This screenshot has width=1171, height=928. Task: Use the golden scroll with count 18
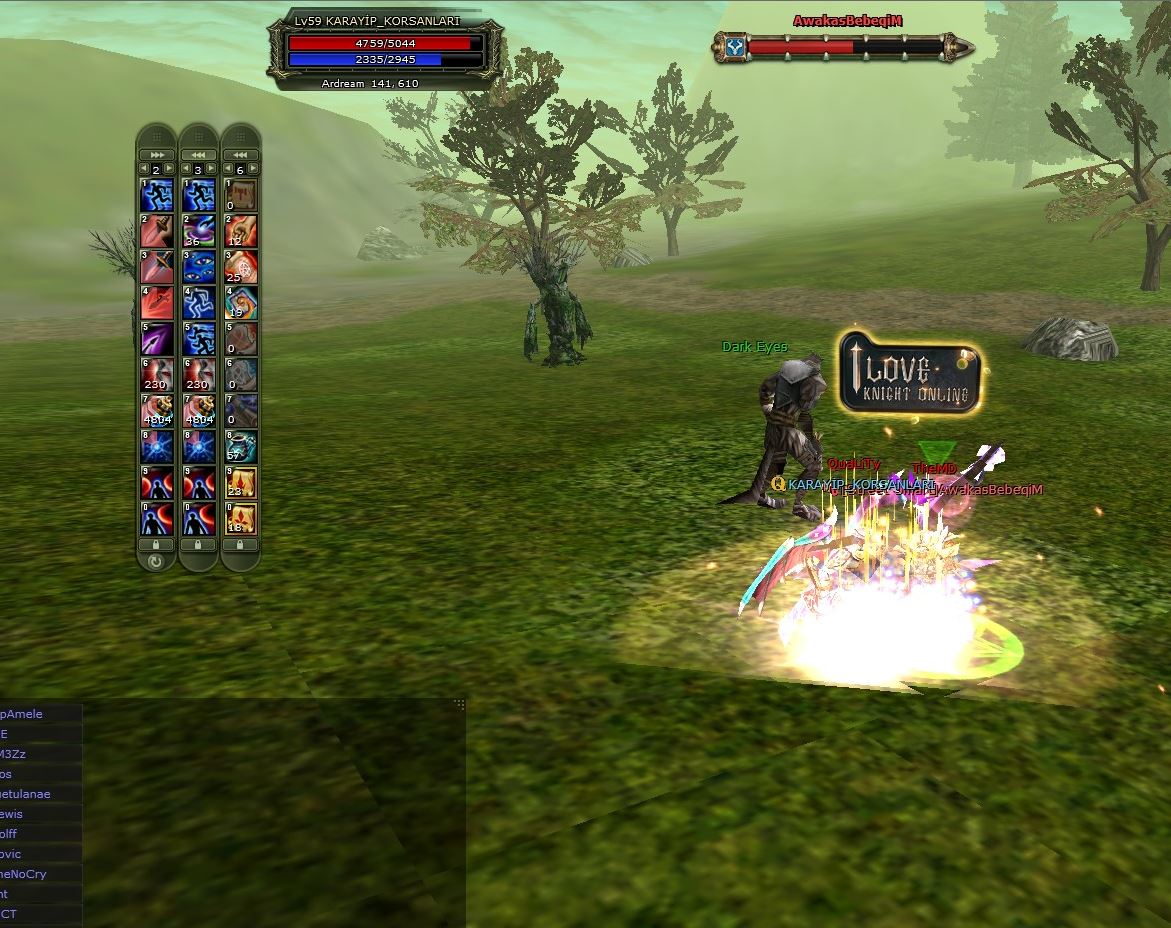click(x=240, y=517)
